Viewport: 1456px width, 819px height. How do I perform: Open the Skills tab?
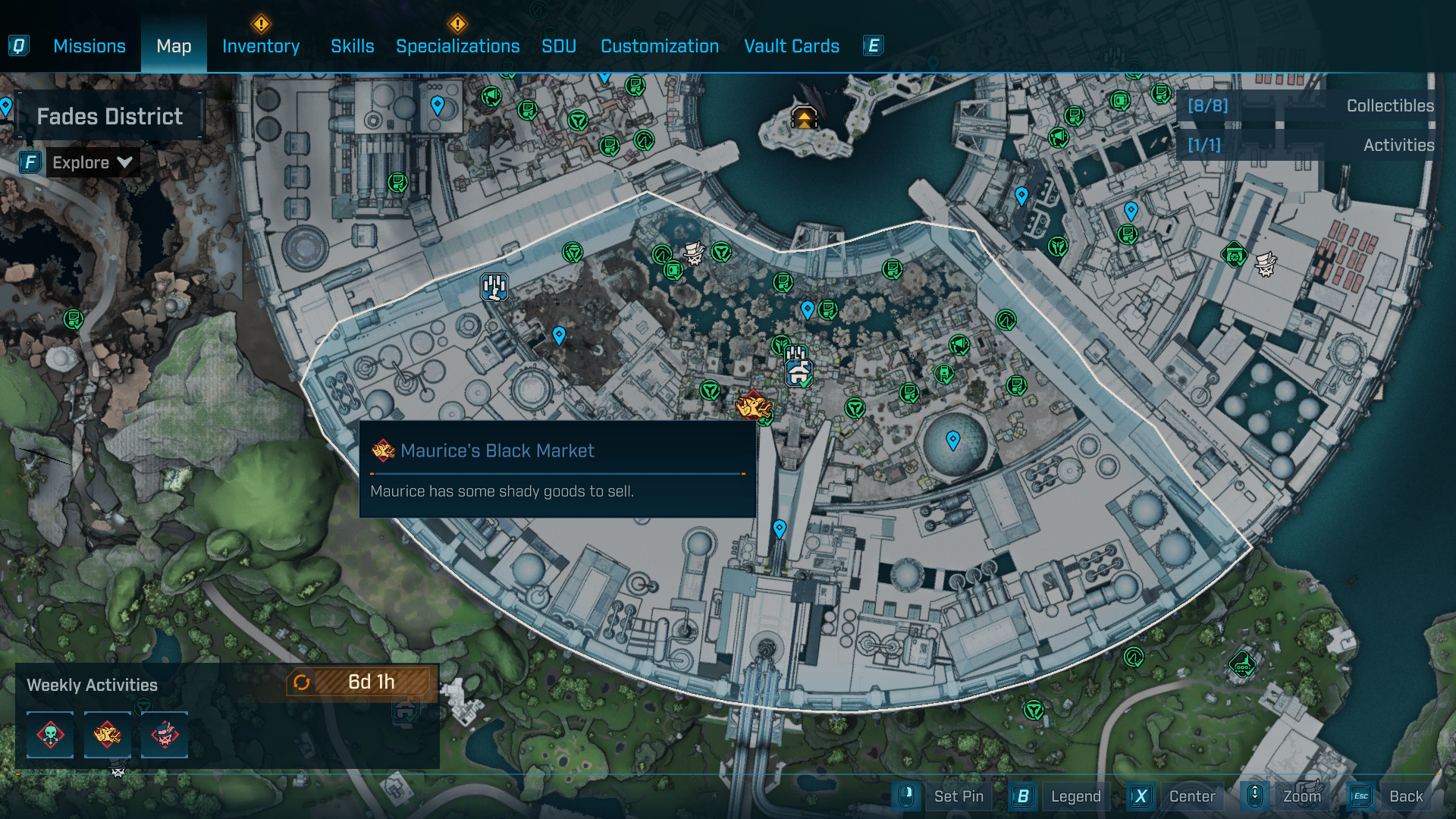353,46
